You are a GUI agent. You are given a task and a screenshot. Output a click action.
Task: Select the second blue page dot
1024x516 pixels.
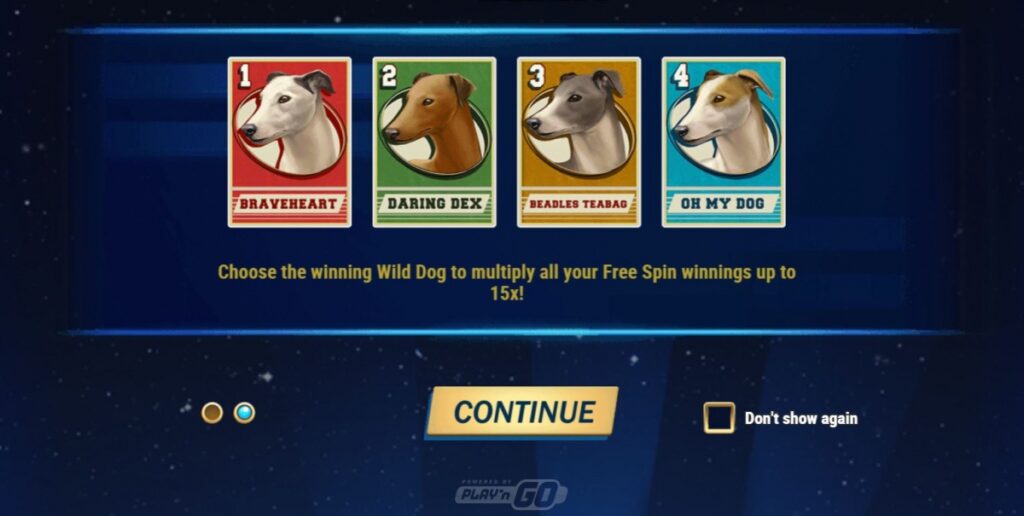[x=244, y=413]
